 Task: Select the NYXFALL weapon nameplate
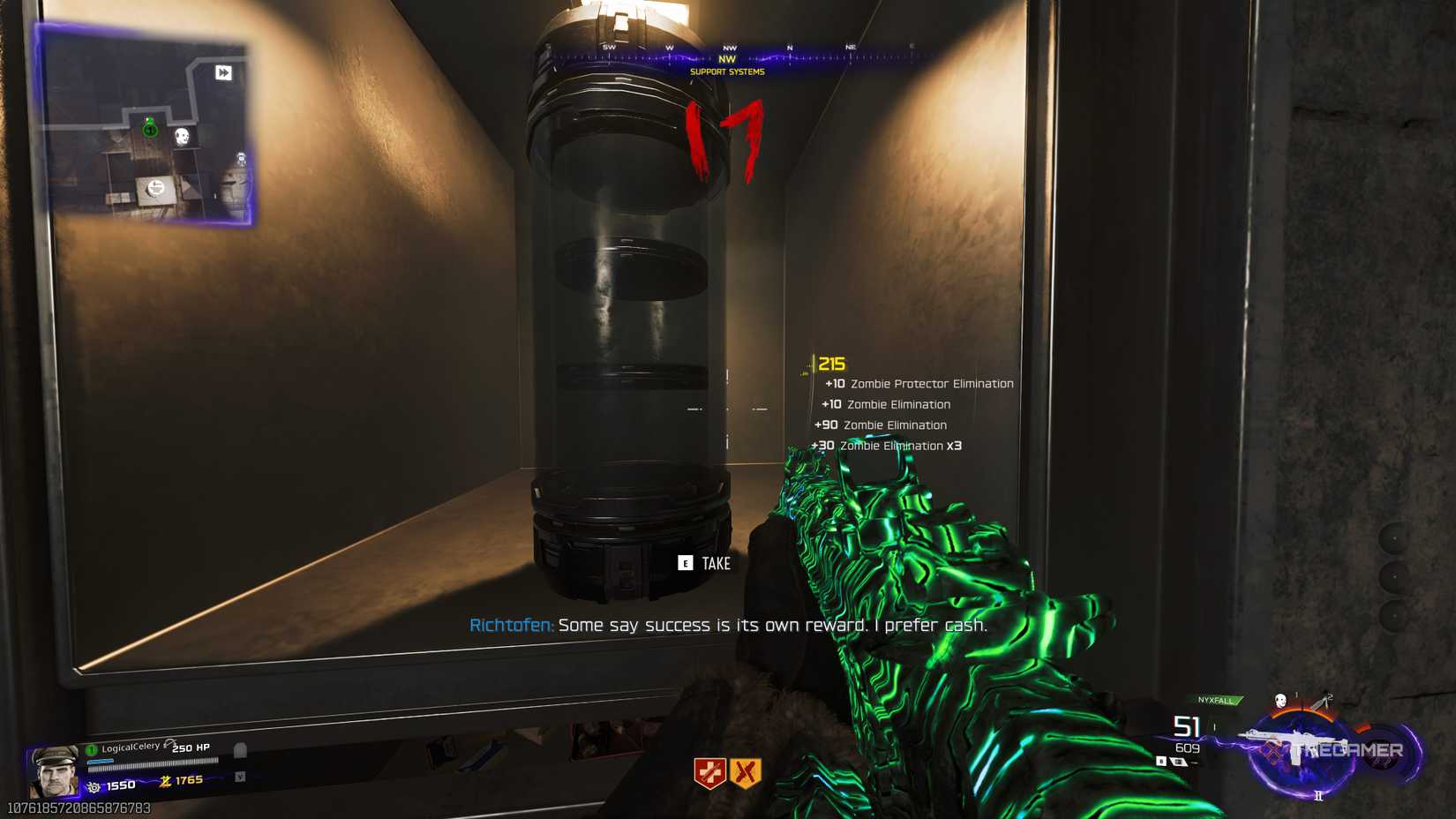pos(1216,700)
